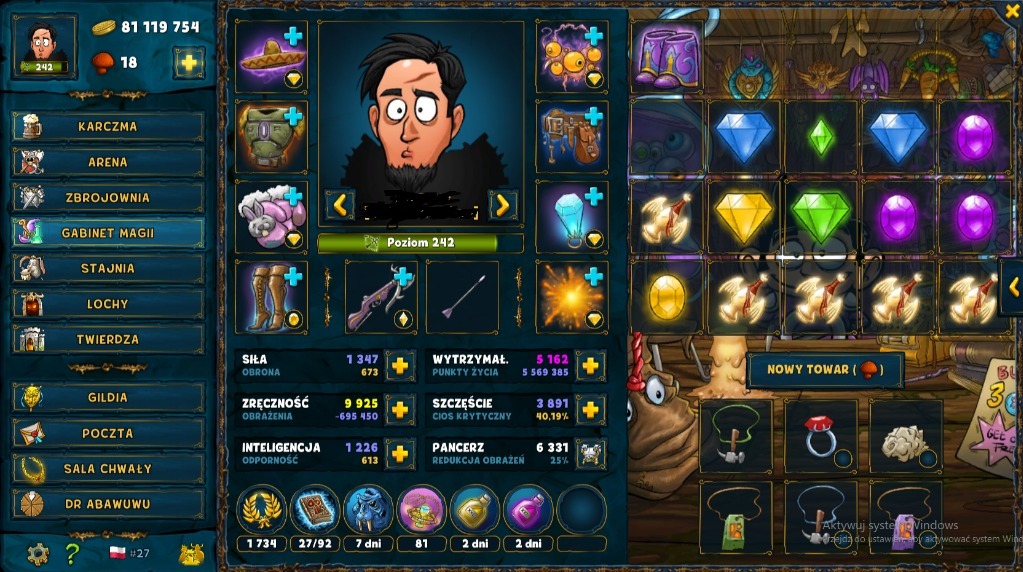Click the gear settings icon

tap(38, 553)
